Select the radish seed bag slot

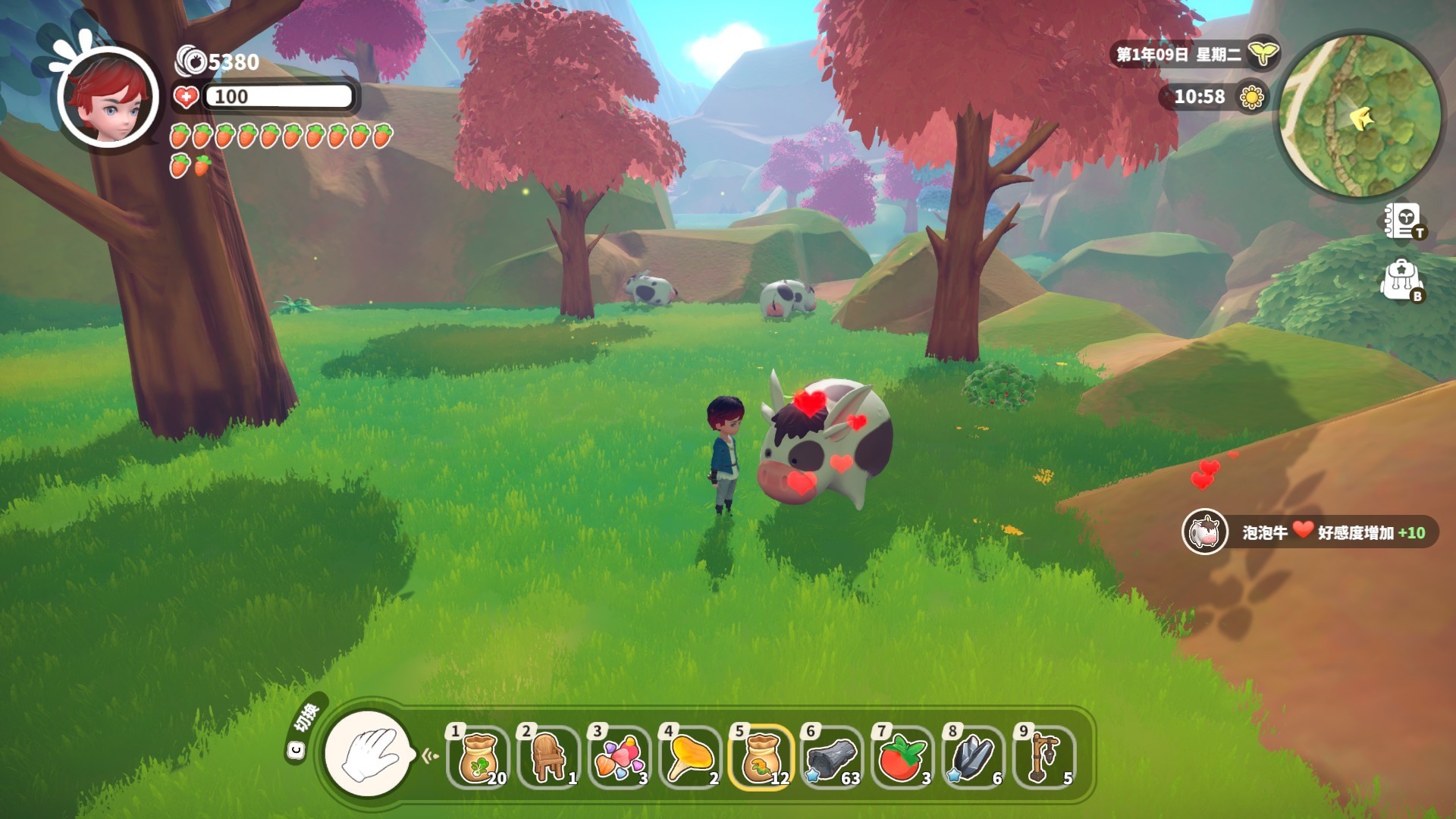479,758
